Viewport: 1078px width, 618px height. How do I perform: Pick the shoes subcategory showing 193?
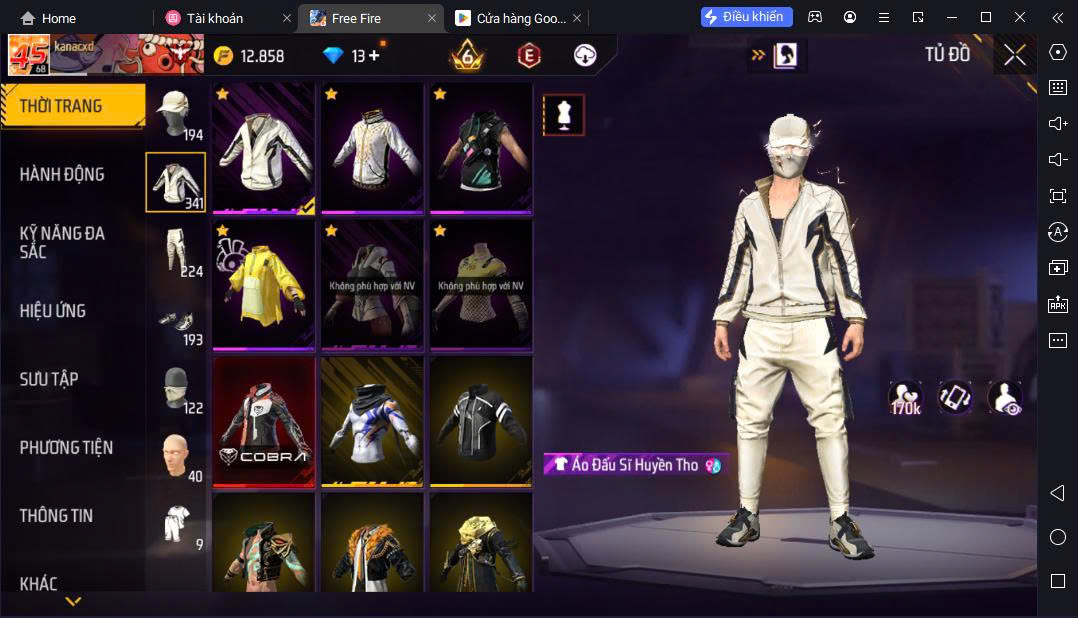(176, 320)
